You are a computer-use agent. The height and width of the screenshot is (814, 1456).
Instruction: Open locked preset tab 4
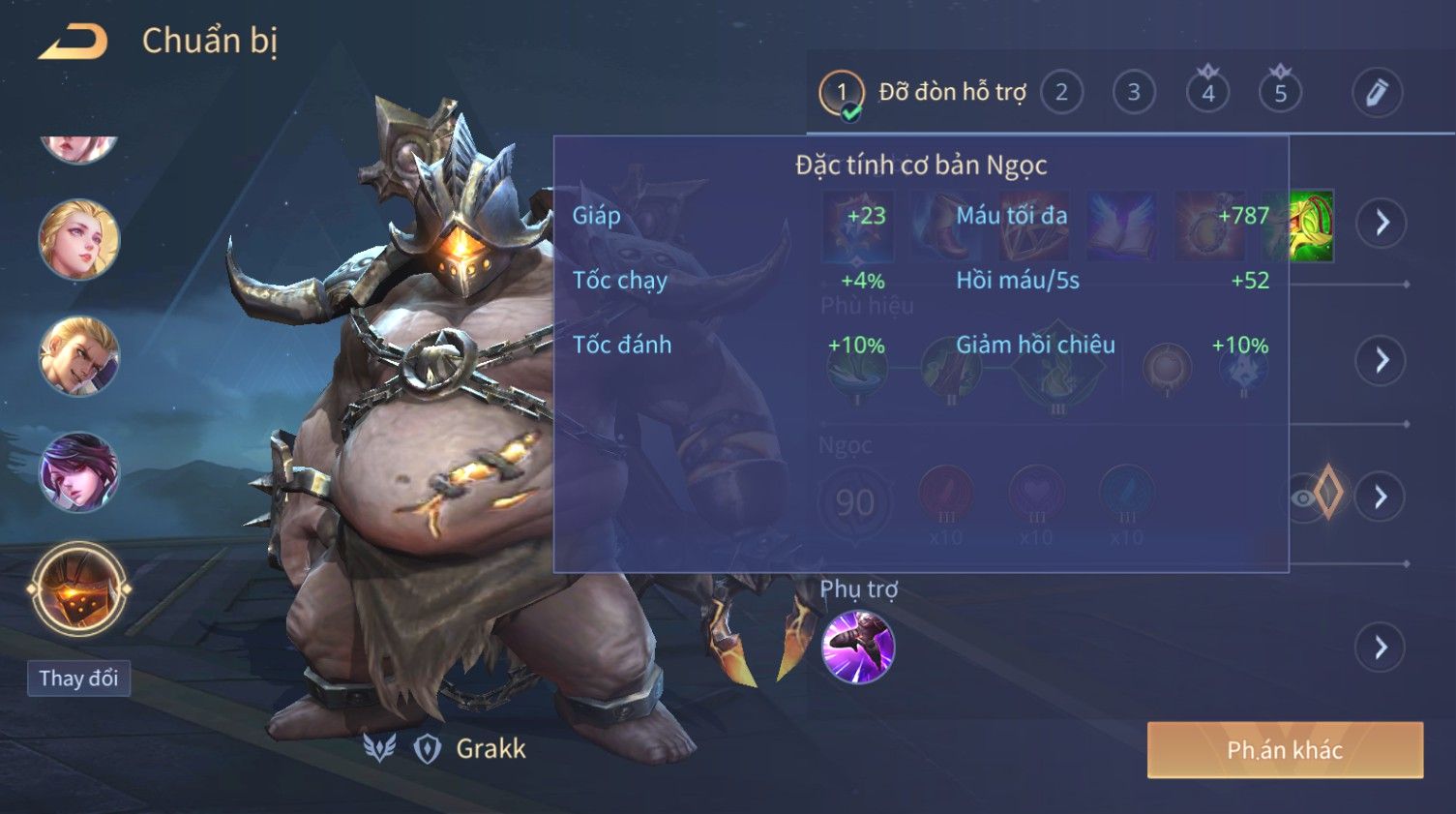[1207, 93]
